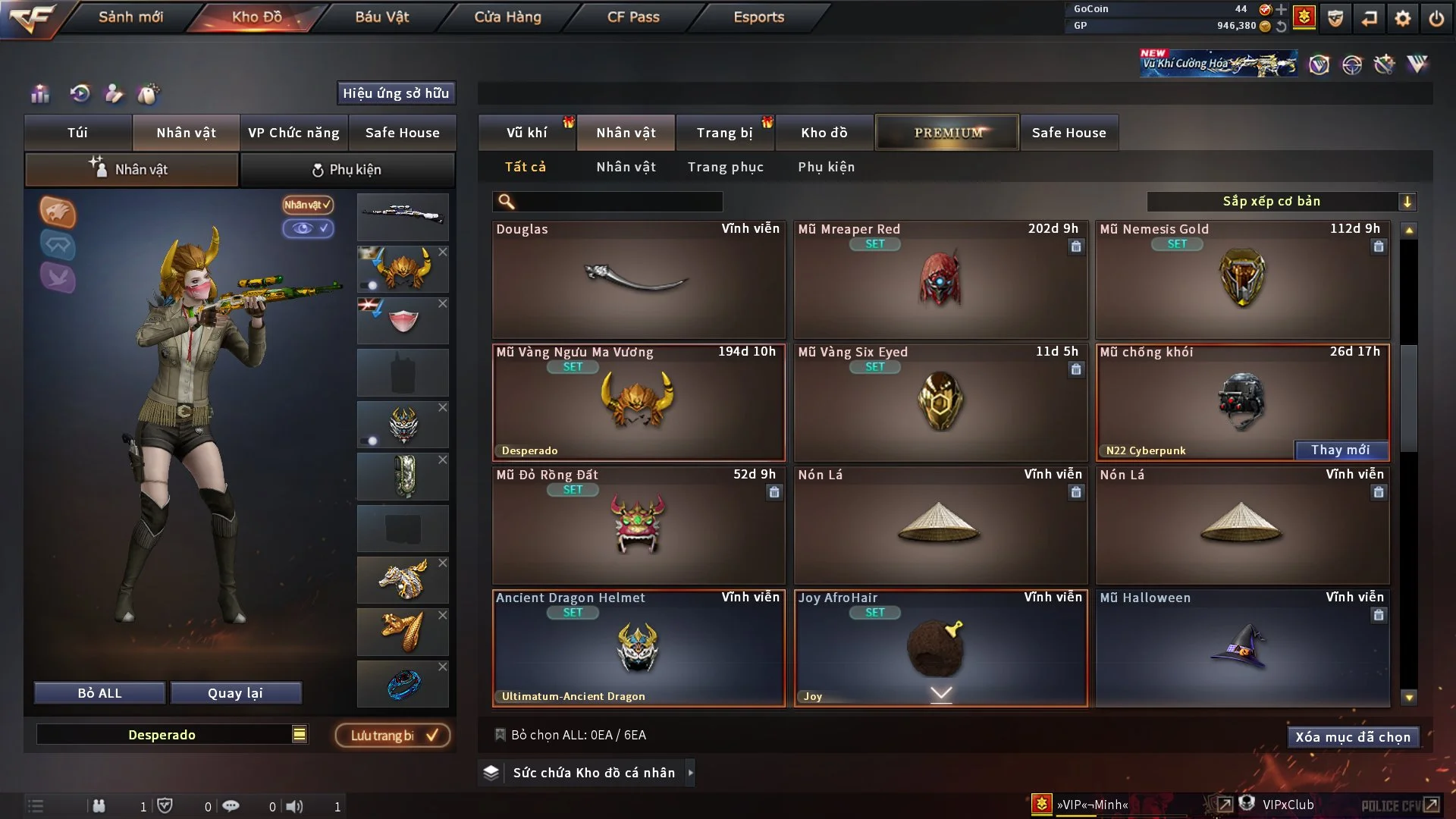Save loadout with Lưu trang bị
The image size is (1456, 819).
click(393, 736)
